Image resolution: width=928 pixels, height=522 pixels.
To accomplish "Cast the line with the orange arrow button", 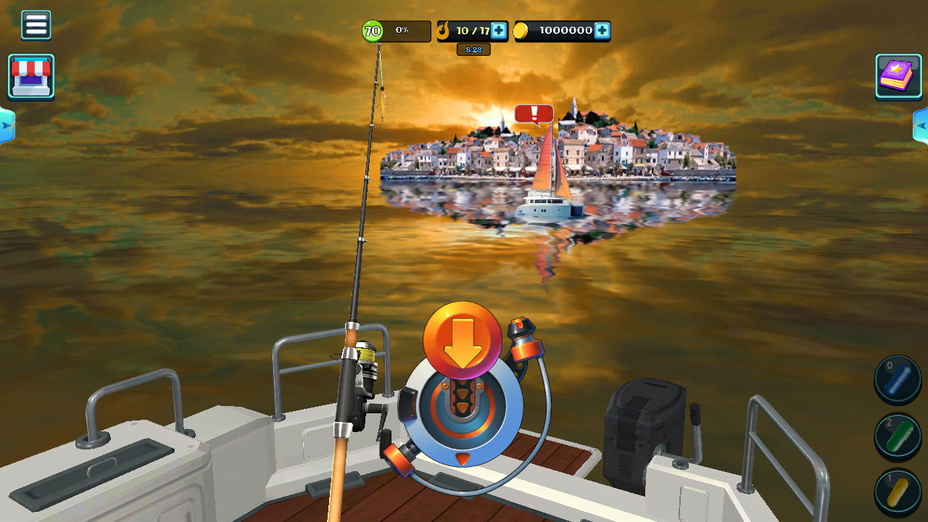I will point(462,341).
